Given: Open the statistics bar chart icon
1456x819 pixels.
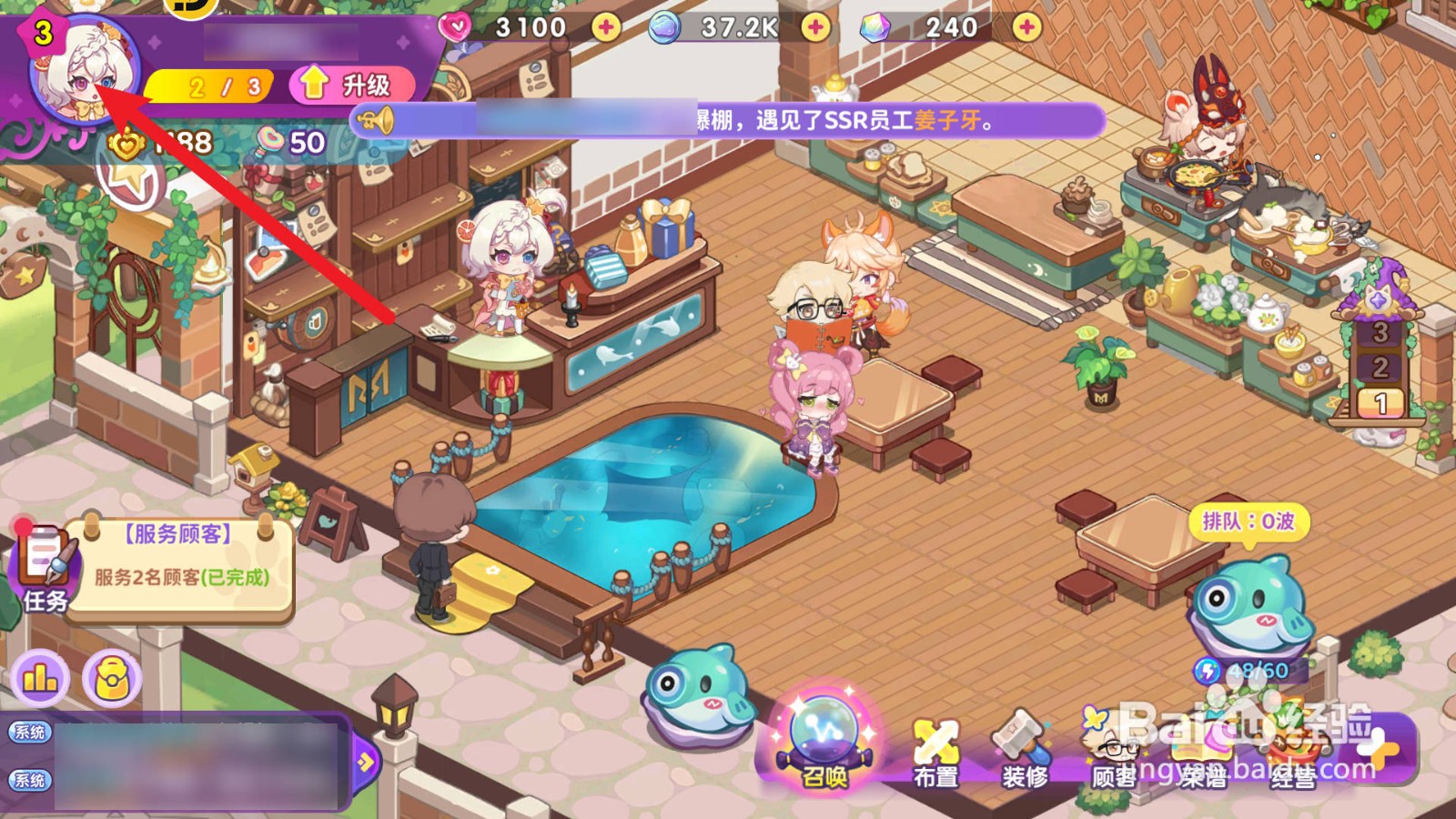Looking at the screenshot, I should coord(40,677).
